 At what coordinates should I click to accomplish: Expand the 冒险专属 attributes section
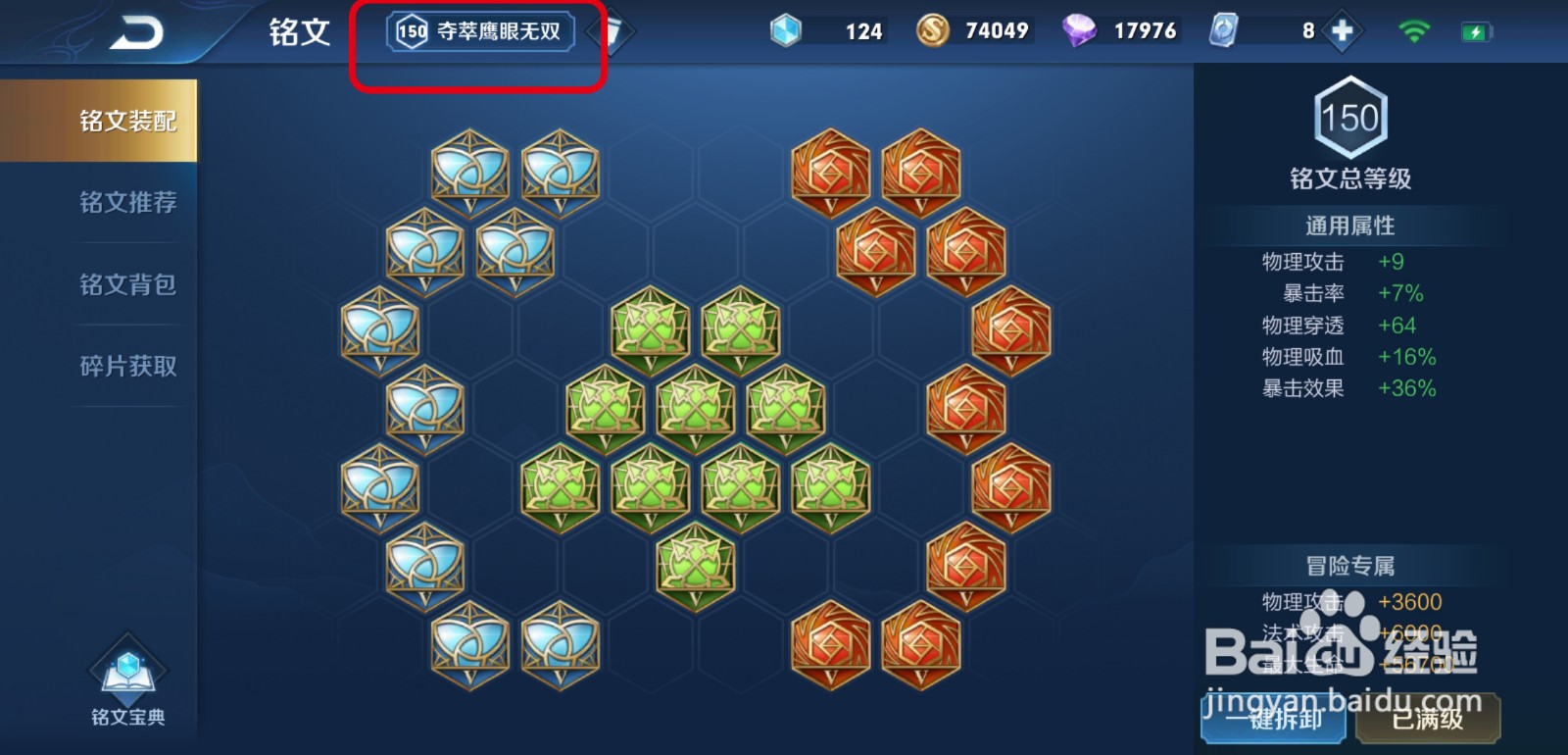(x=1350, y=566)
